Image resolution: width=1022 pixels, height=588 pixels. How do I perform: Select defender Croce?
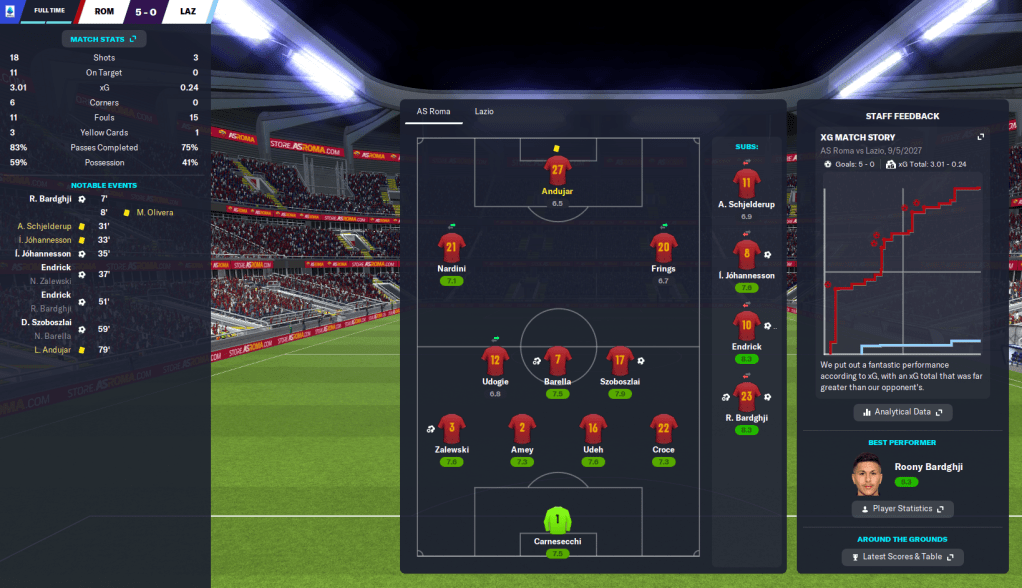[x=663, y=429]
